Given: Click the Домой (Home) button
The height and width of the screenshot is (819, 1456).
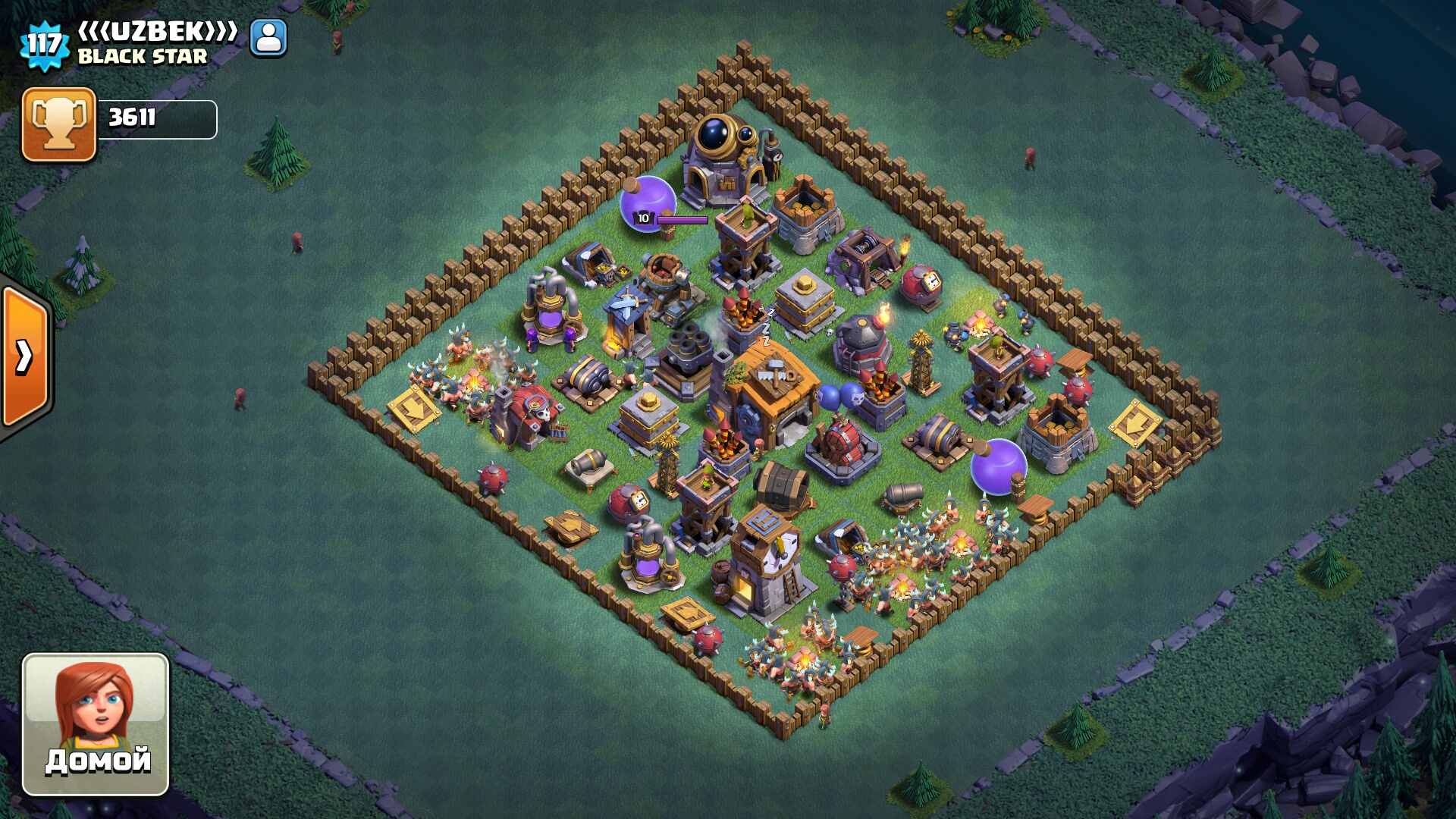Looking at the screenshot, I should tap(96, 724).
